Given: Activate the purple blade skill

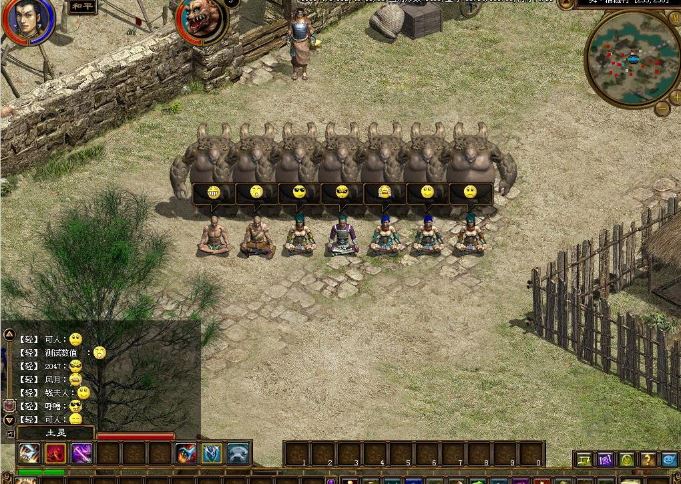Looking at the screenshot, I should click(81, 454).
